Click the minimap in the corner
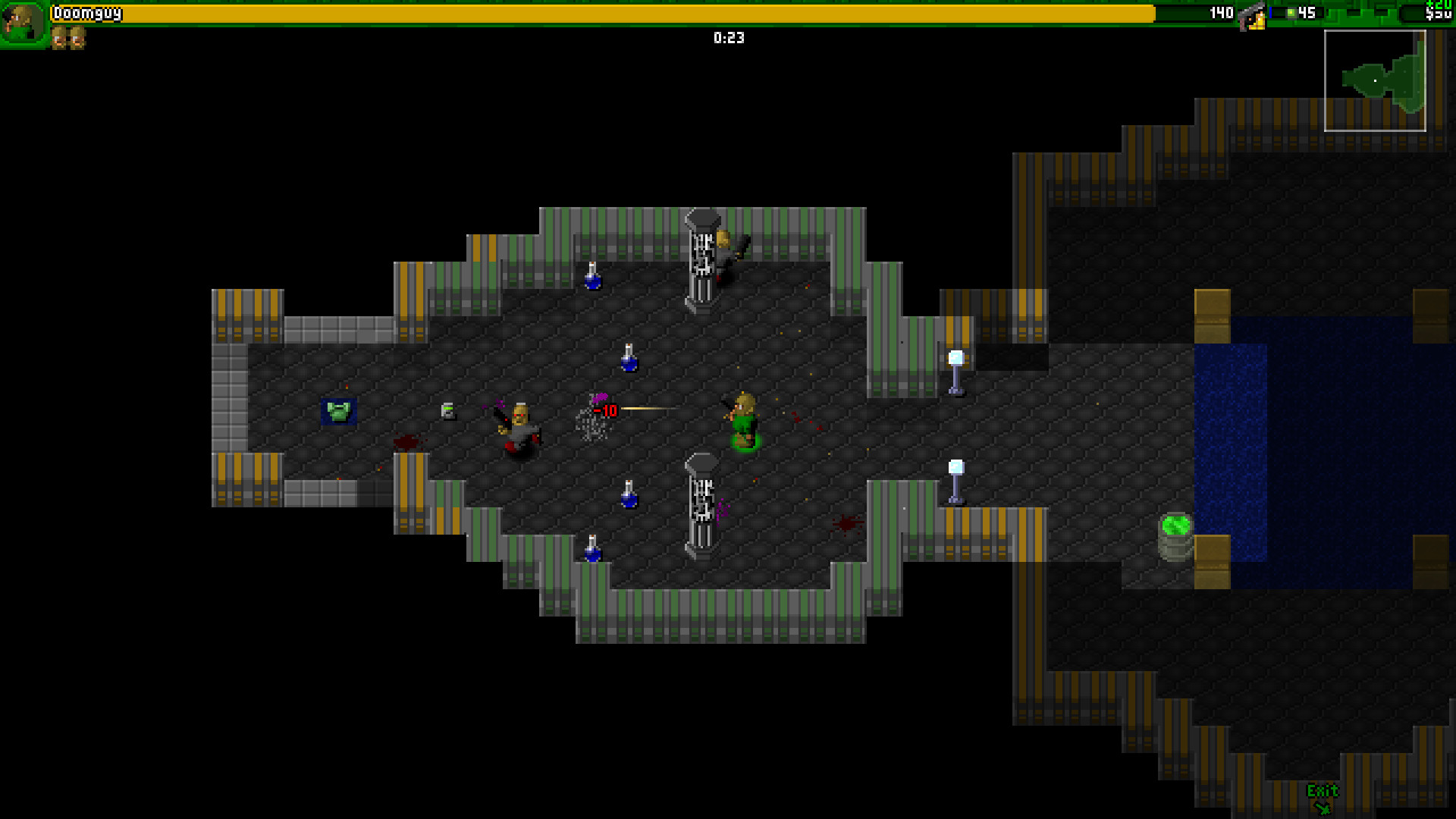 (1374, 80)
